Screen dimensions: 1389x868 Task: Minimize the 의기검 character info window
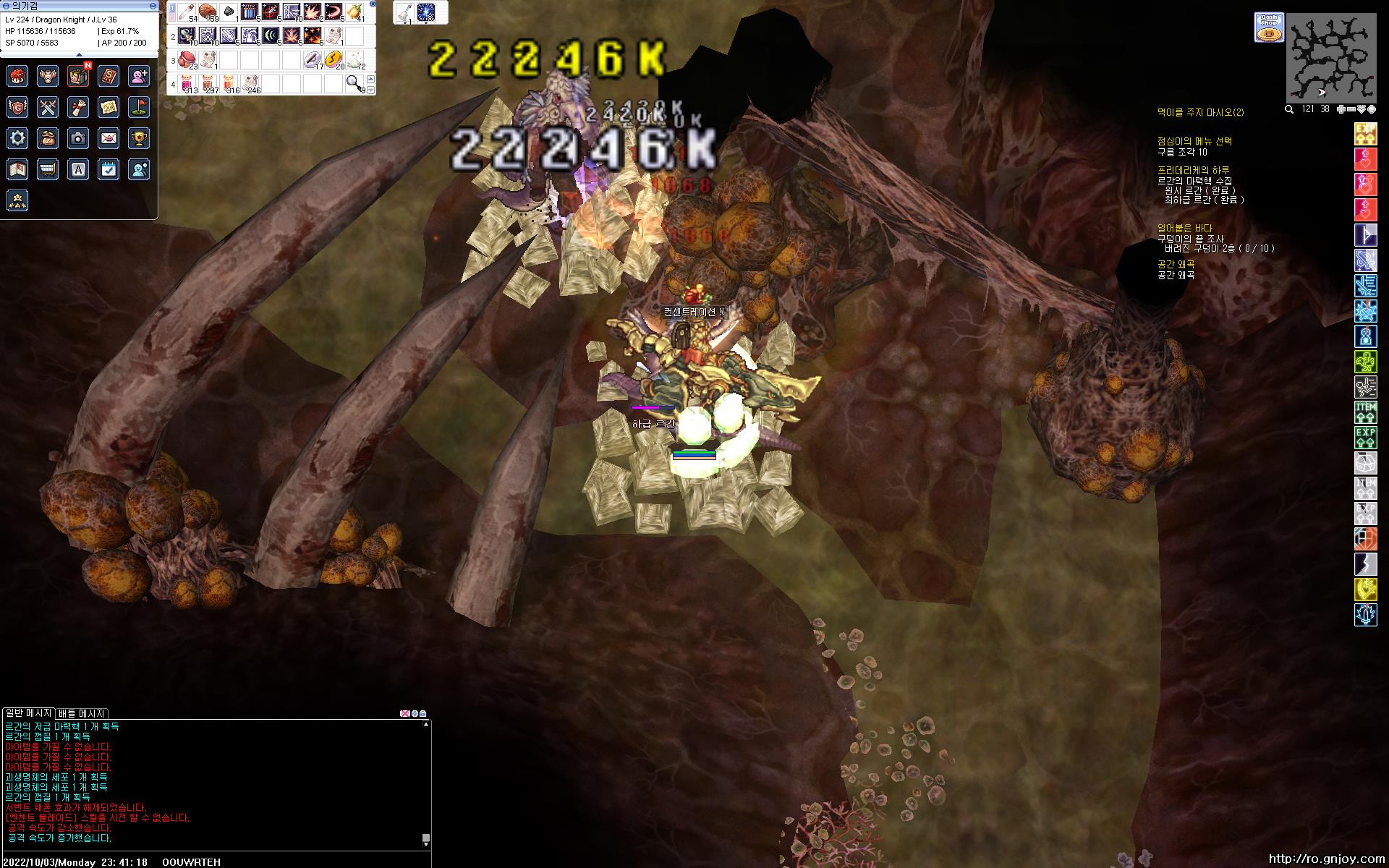pos(152,6)
